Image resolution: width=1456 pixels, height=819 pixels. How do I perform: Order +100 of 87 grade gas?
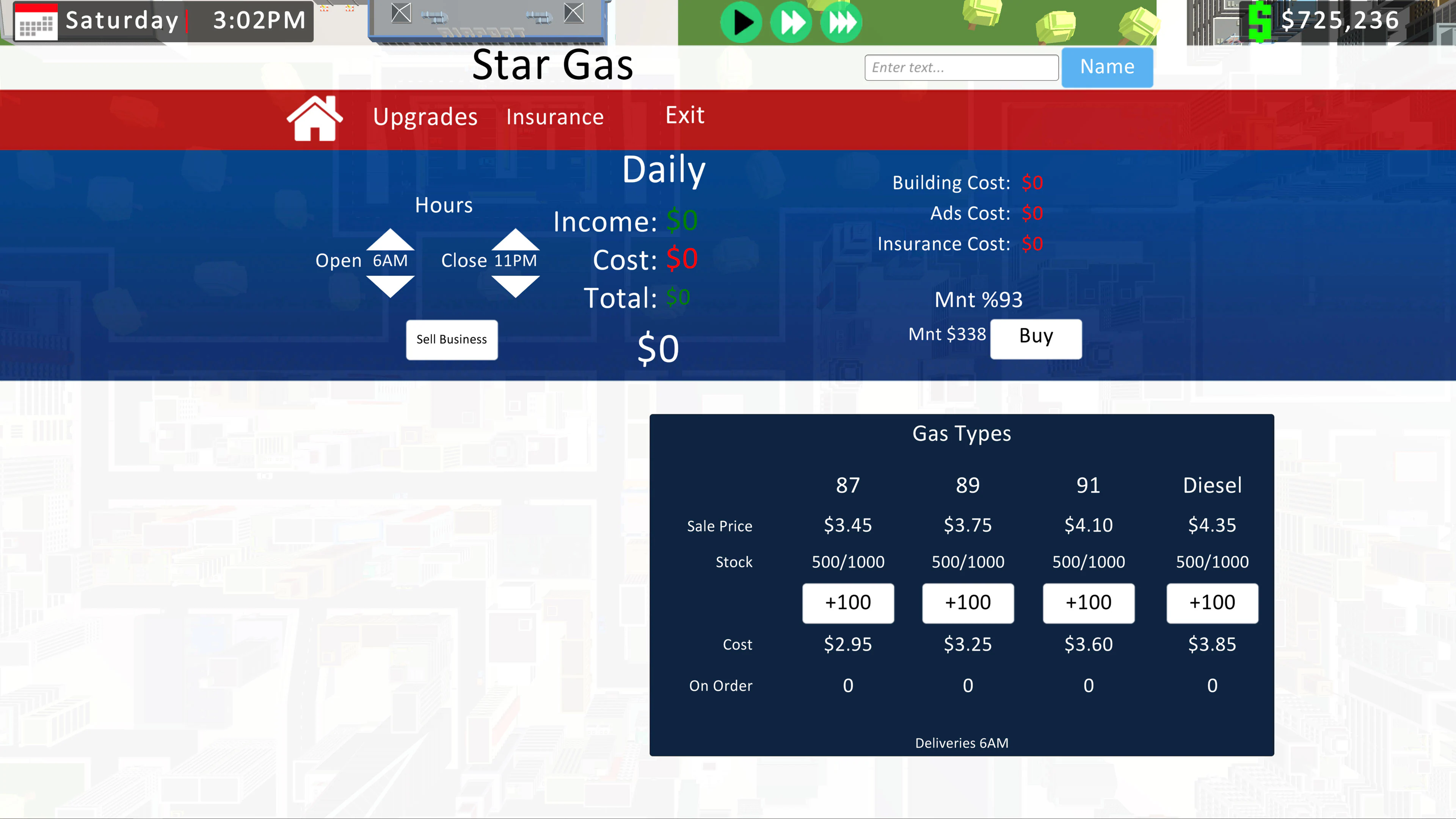click(848, 602)
